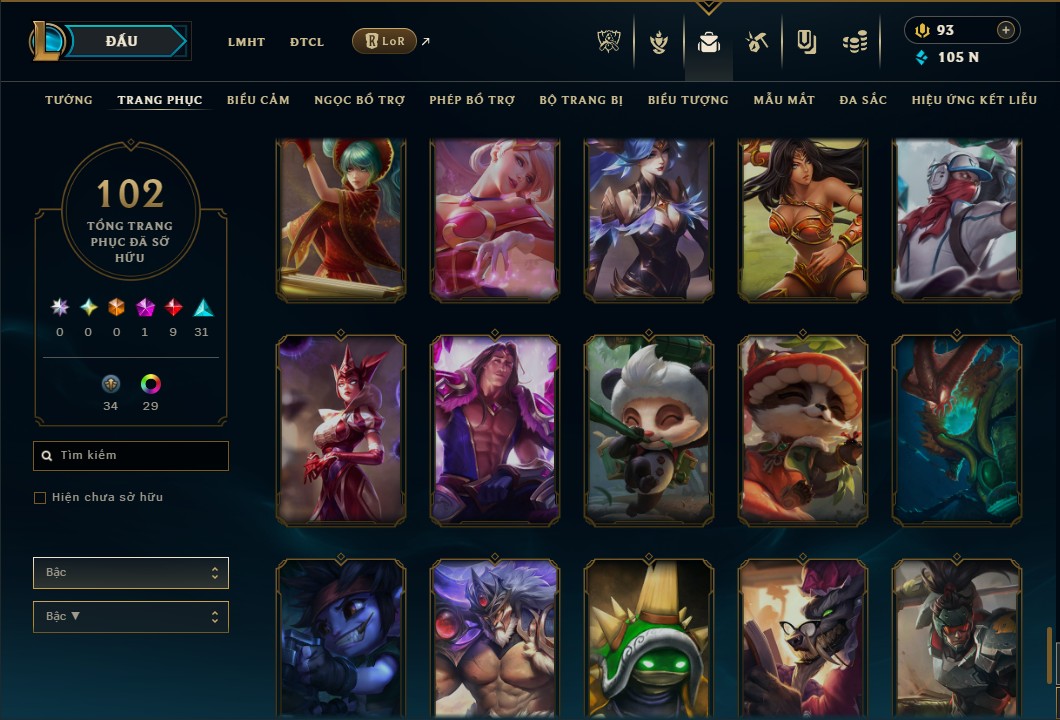Show the BIỂU TƯỢNG tab

[688, 100]
